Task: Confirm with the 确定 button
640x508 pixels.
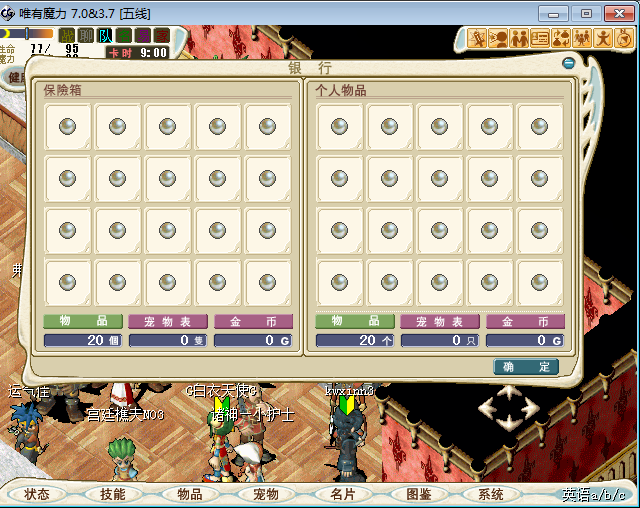Action: pos(526,367)
